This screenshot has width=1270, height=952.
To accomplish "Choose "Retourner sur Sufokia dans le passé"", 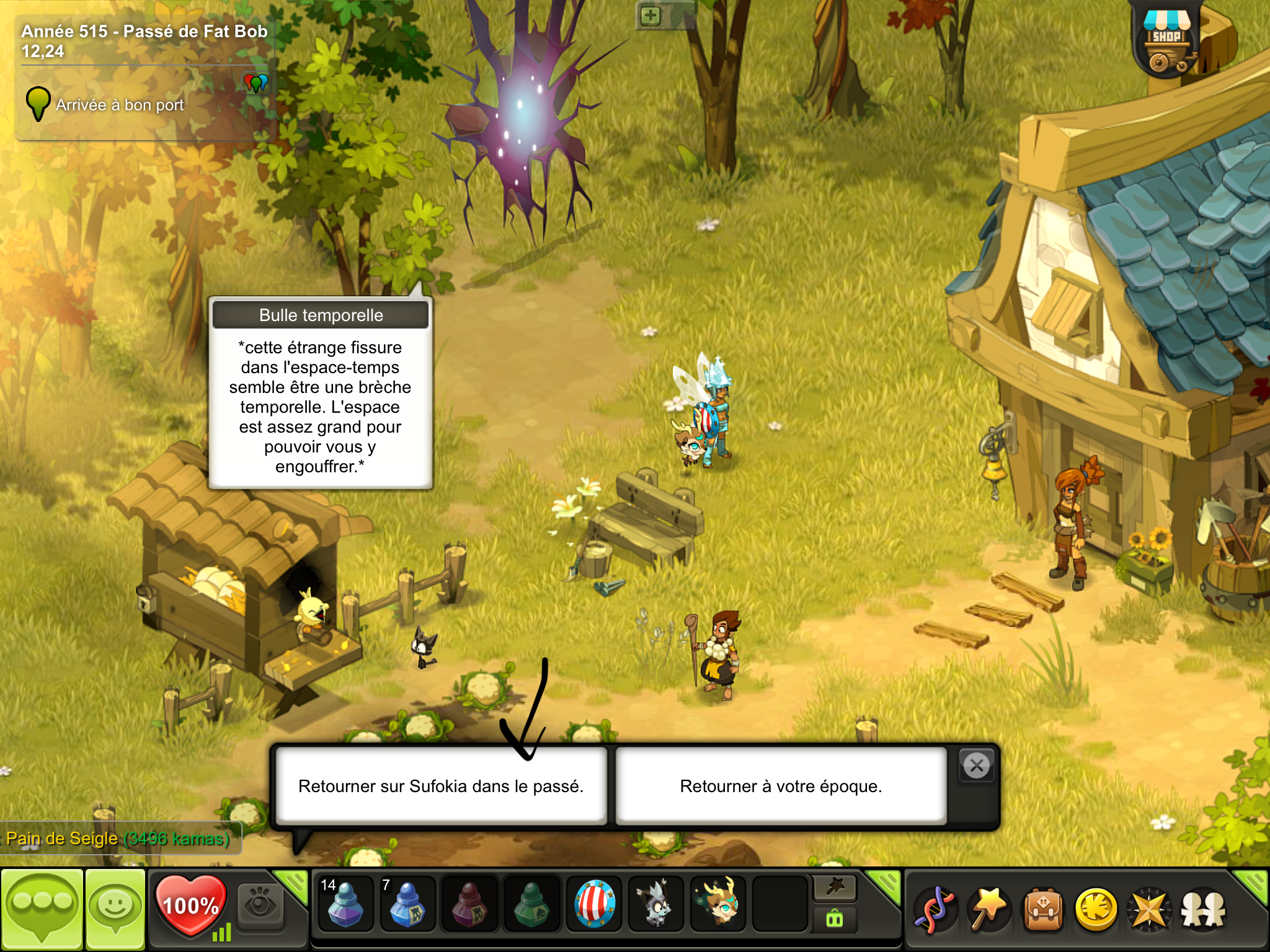I will (440, 786).
